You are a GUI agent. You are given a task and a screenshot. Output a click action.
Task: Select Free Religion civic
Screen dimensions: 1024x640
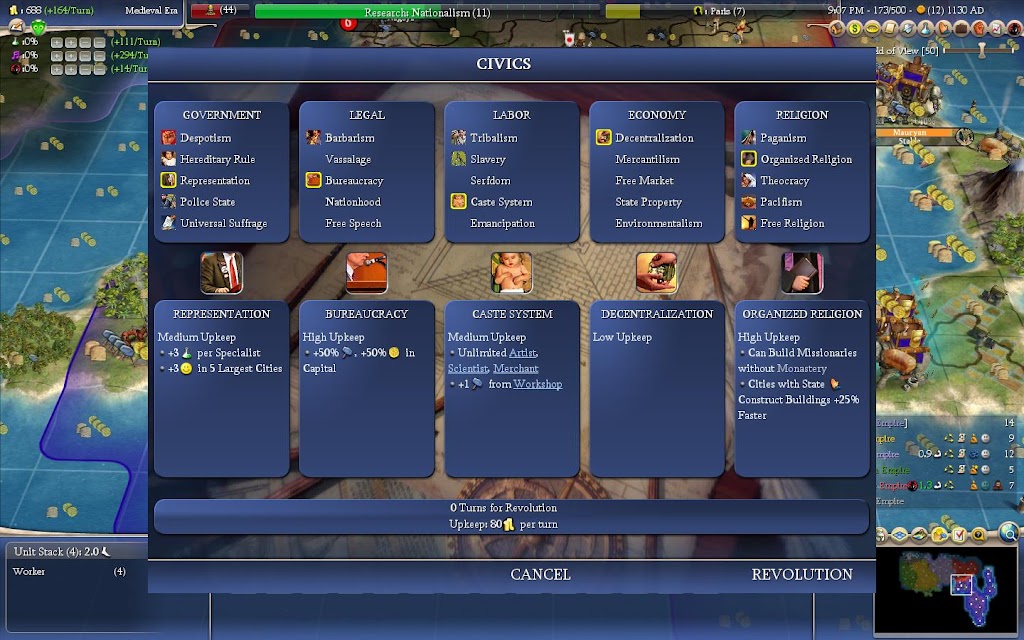pyautogui.click(x=792, y=223)
